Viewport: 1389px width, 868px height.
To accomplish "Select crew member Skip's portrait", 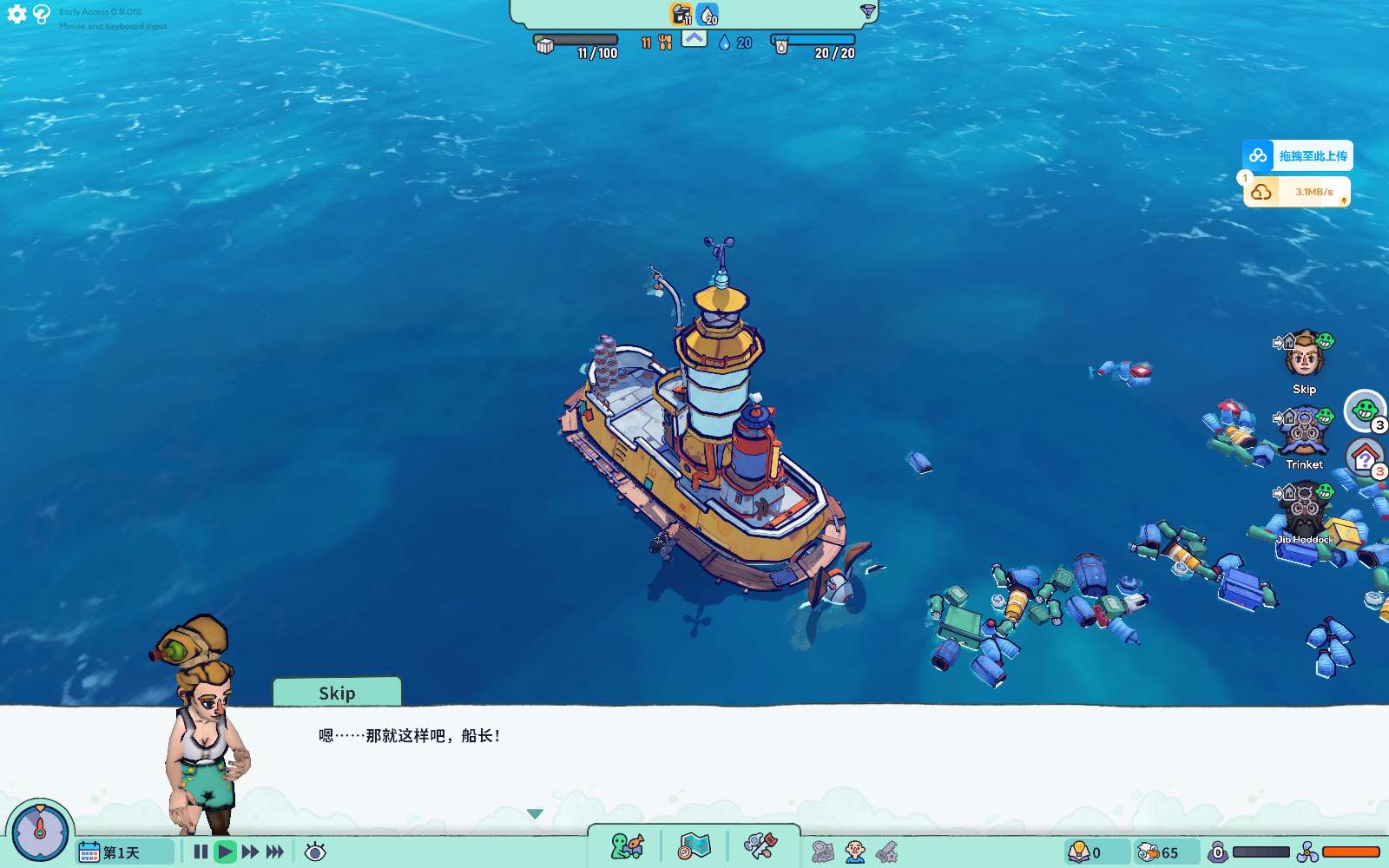I will pyautogui.click(x=1304, y=356).
